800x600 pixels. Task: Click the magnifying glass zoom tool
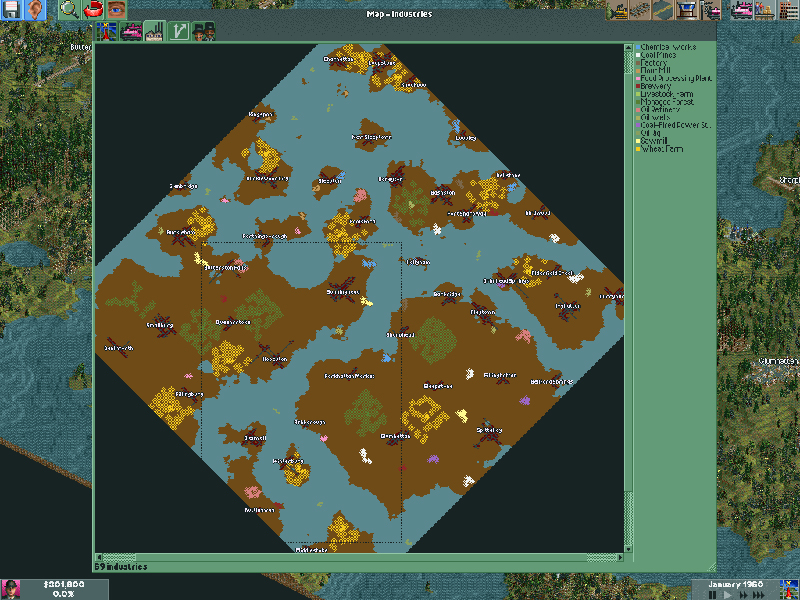coord(69,10)
